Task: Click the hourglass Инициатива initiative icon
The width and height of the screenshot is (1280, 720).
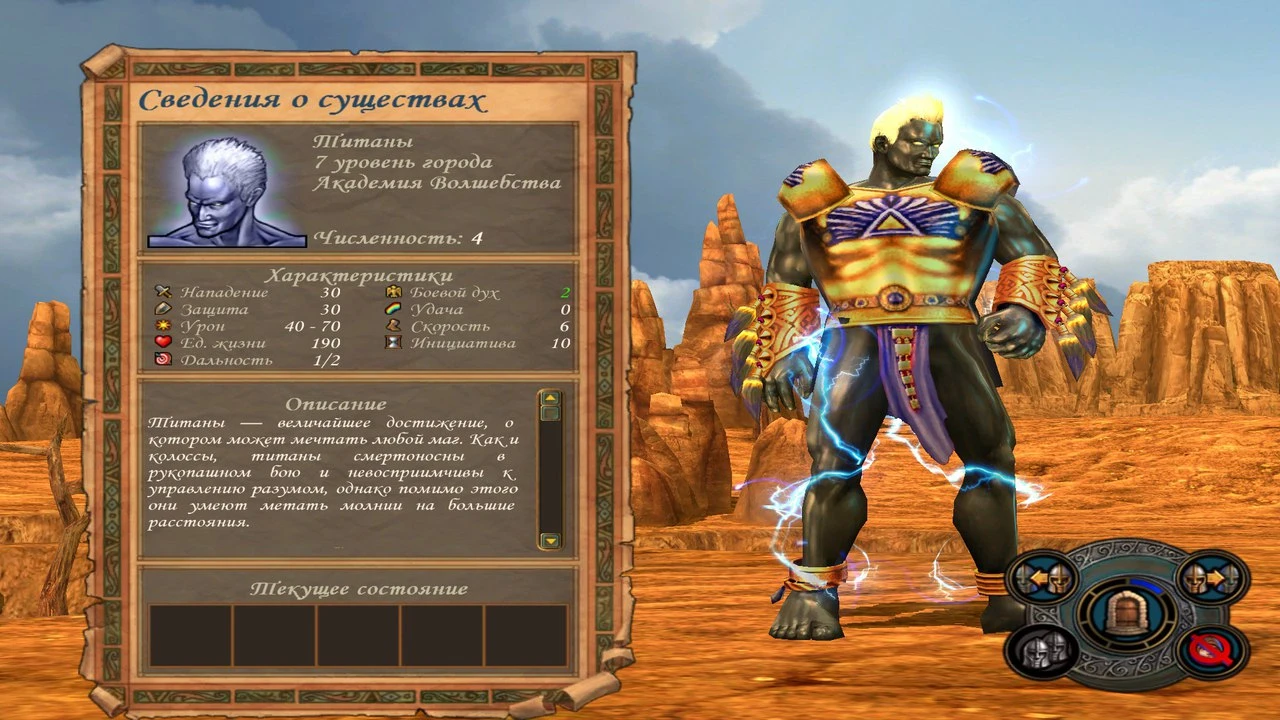Action: (393, 344)
